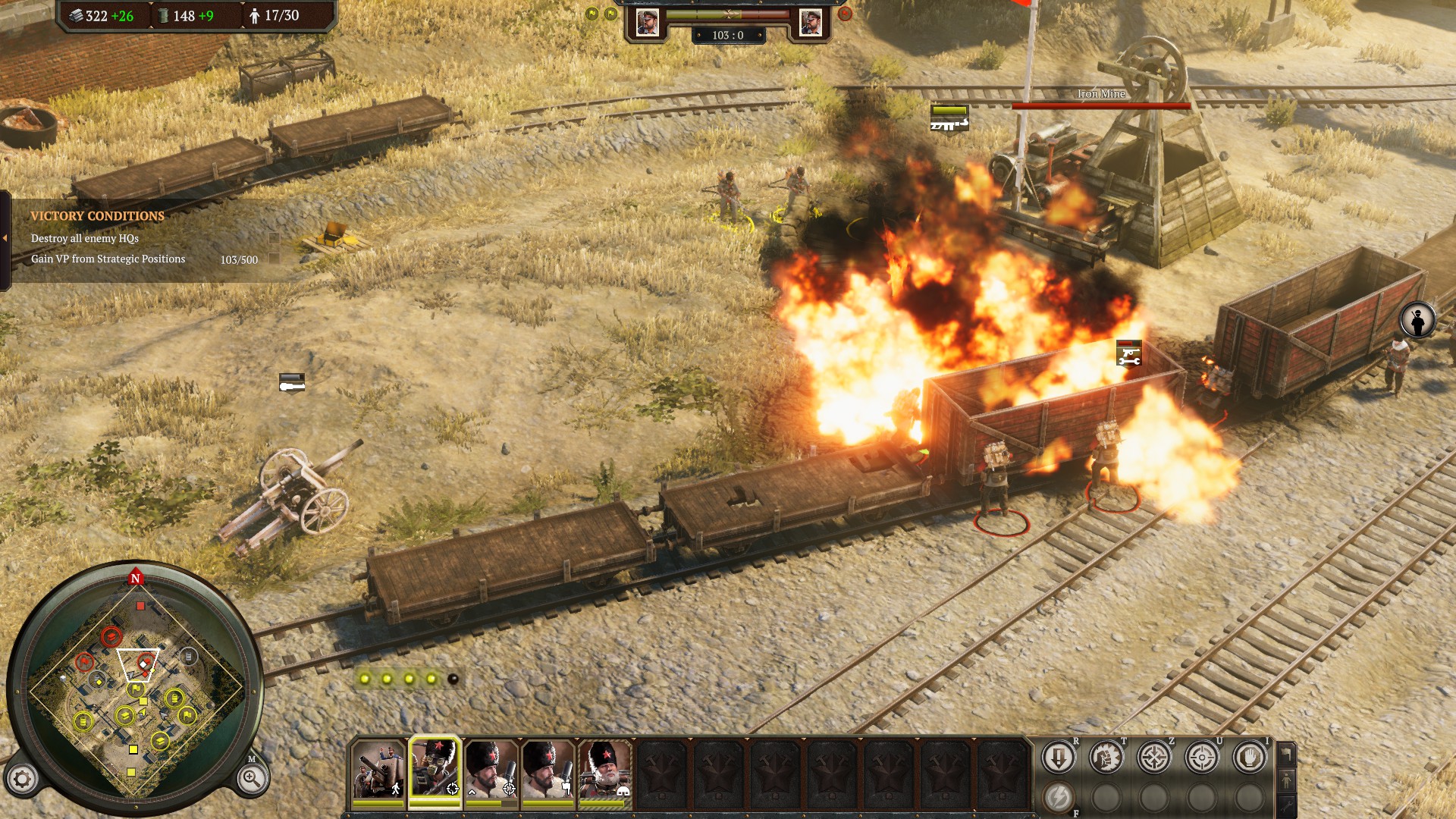Click the idle infantry silhouette button

point(1417,320)
